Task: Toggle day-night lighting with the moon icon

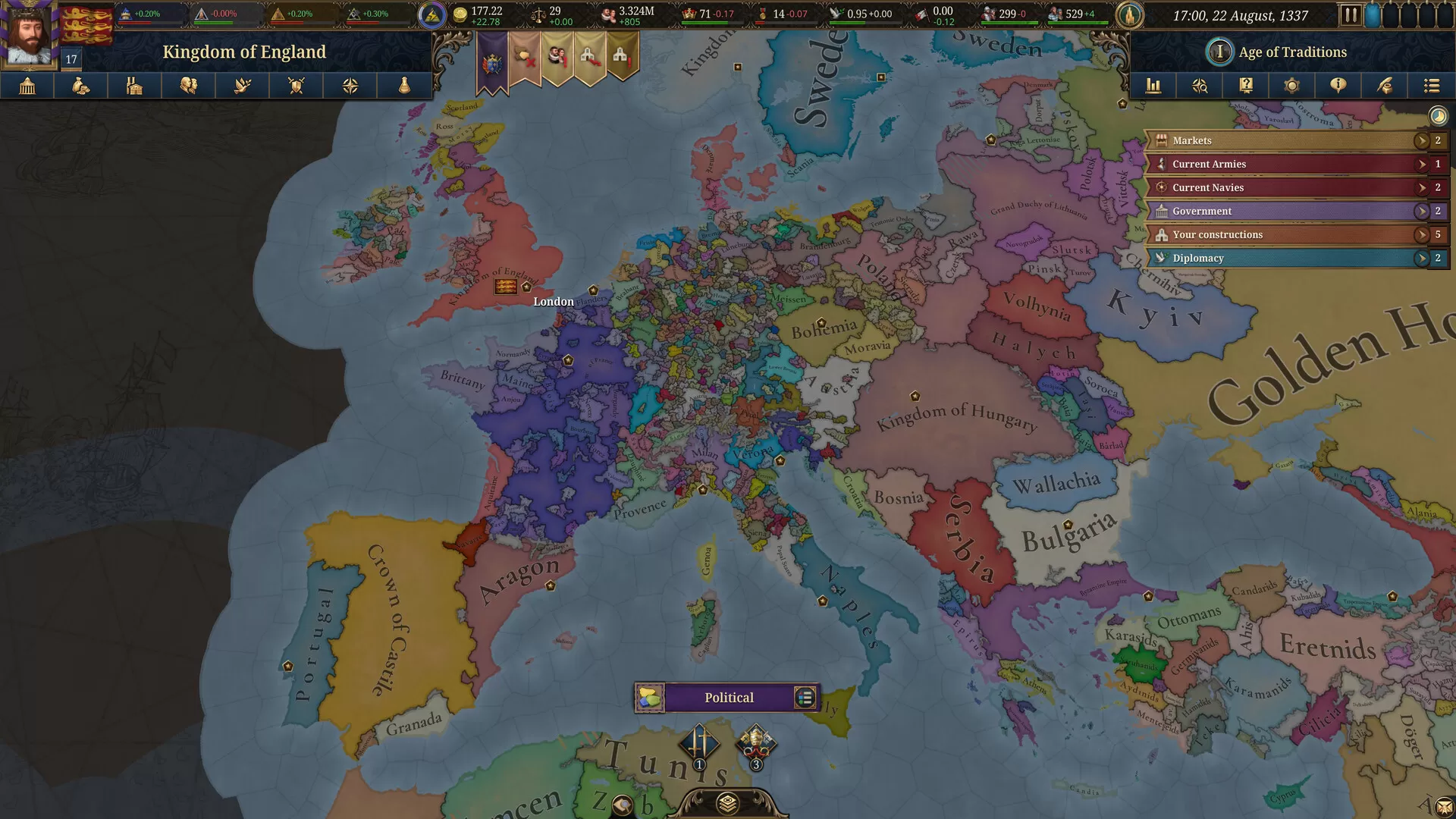Action: pos(1438,115)
